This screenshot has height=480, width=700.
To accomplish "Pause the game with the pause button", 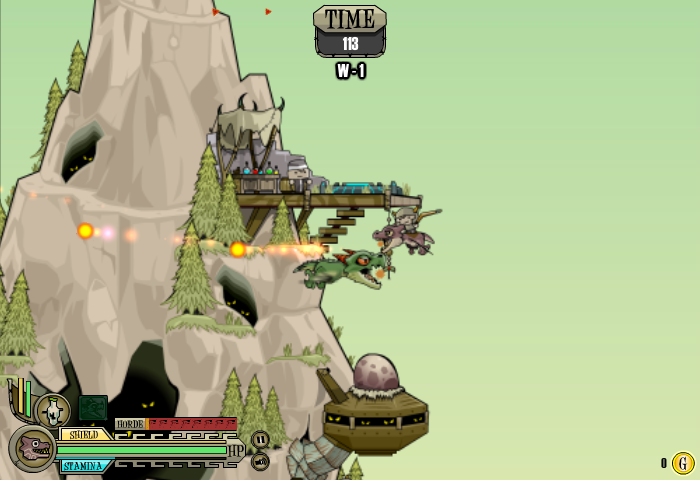I will pyautogui.click(x=260, y=439).
